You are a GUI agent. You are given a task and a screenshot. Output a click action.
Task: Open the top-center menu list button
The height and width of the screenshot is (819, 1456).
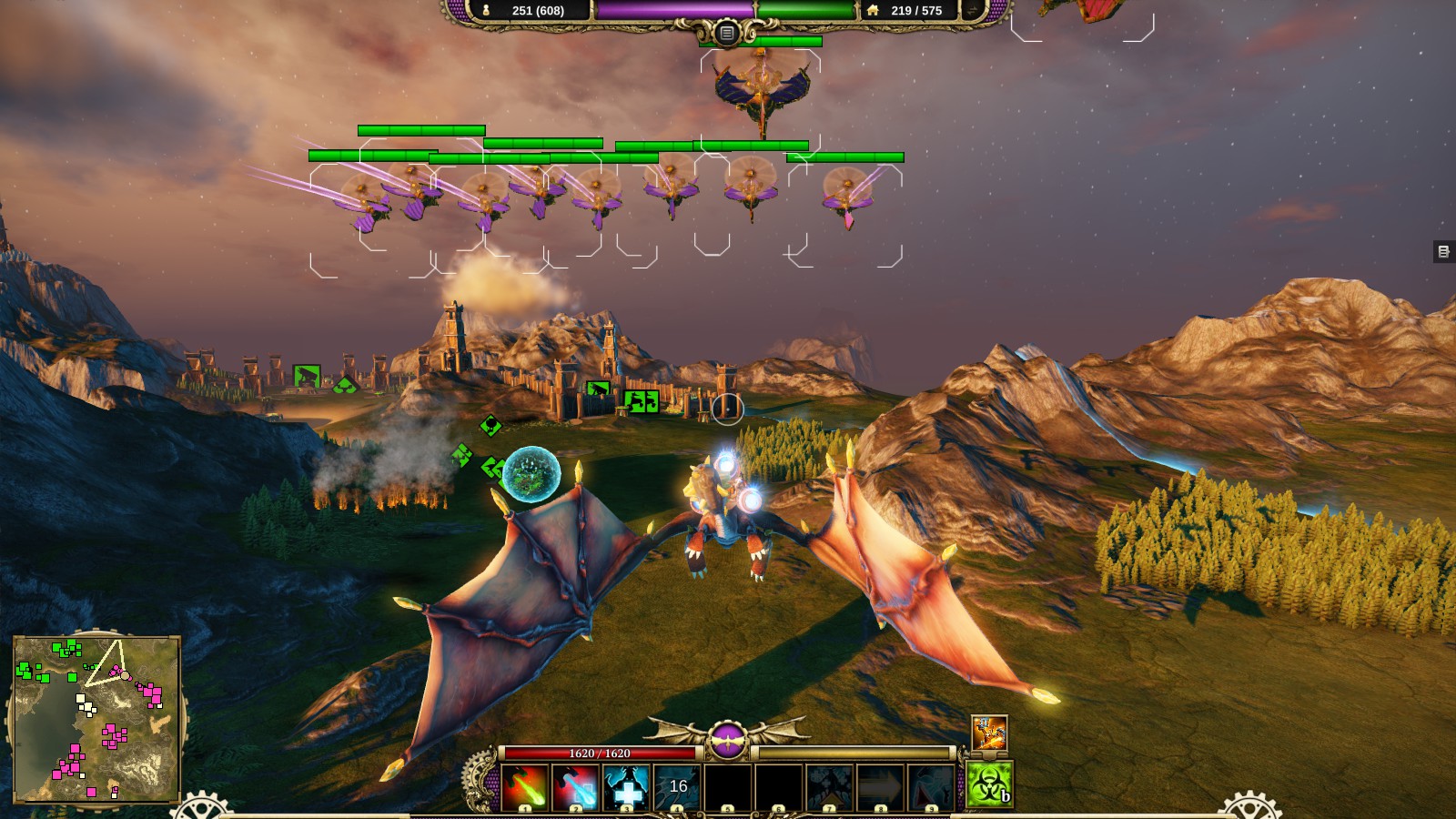726,34
